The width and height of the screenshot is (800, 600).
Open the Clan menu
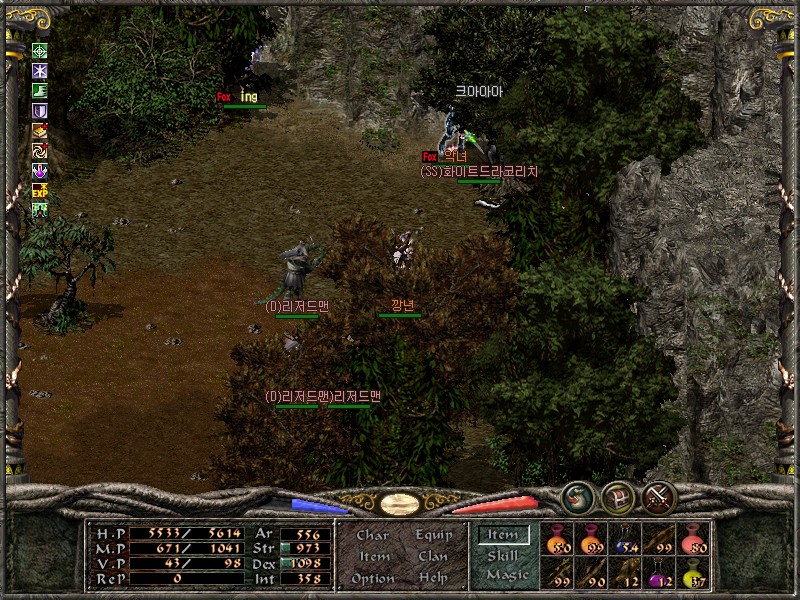tap(433, 557)
